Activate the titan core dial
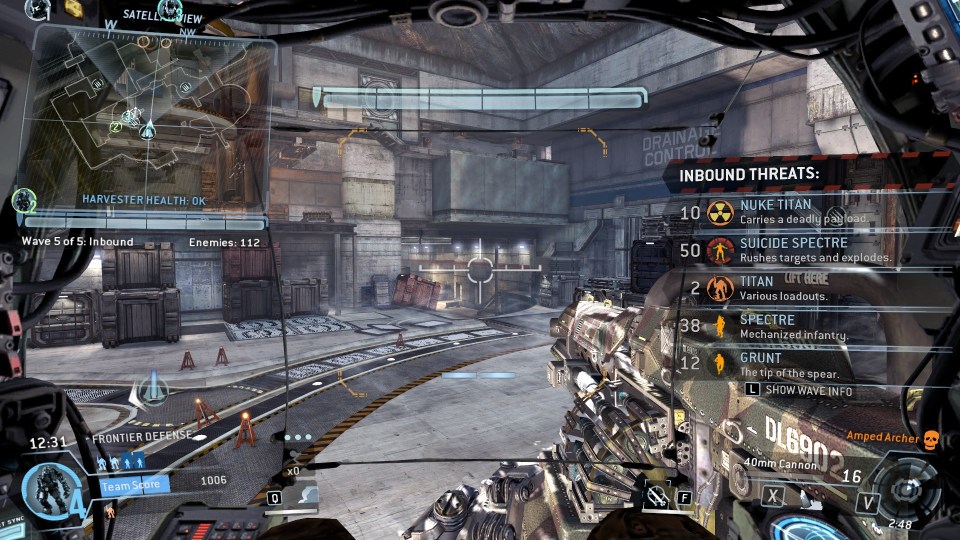This screenshot has height=540, width=960. click(907, 492)
